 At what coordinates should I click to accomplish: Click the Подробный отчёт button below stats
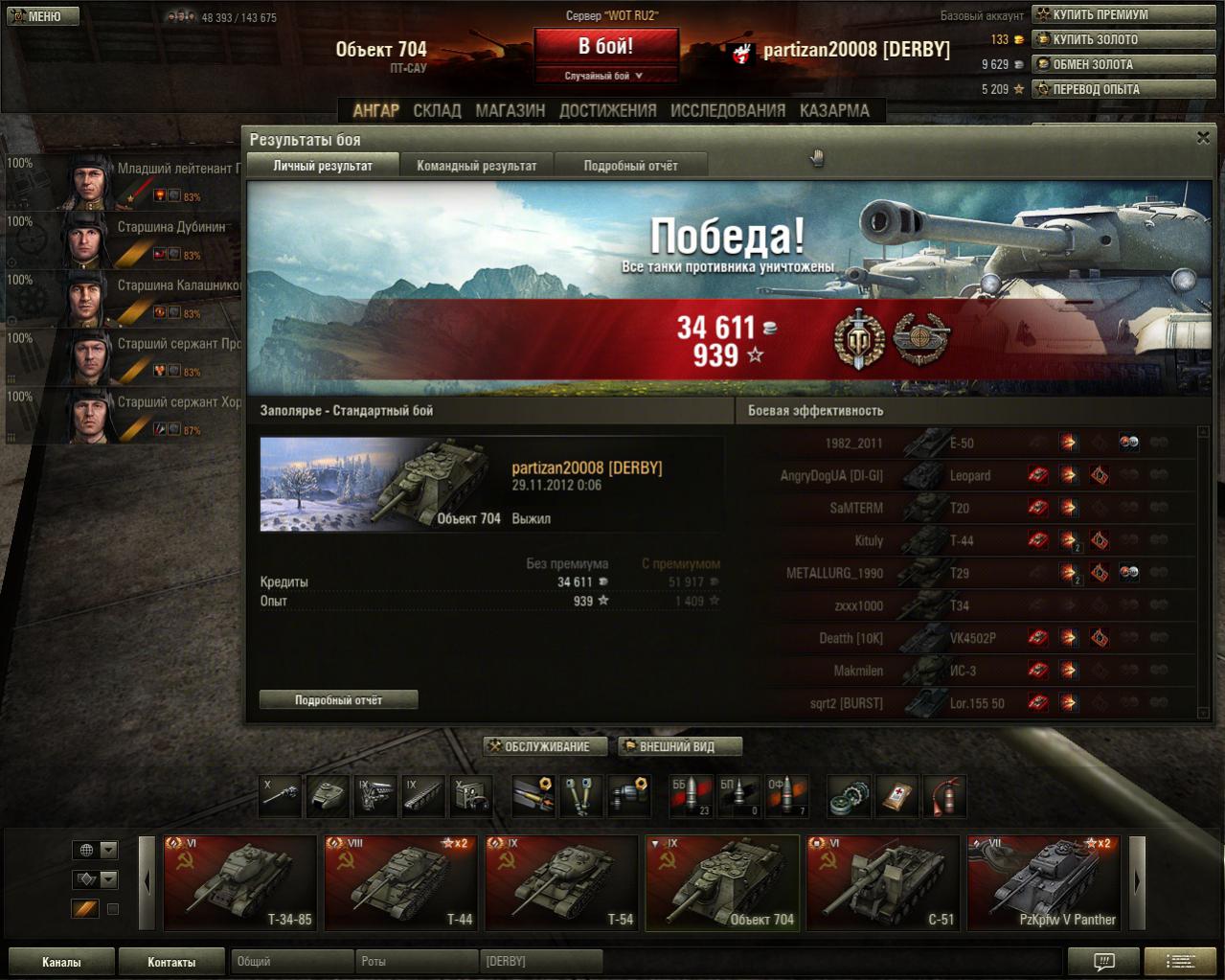(338, 700)
